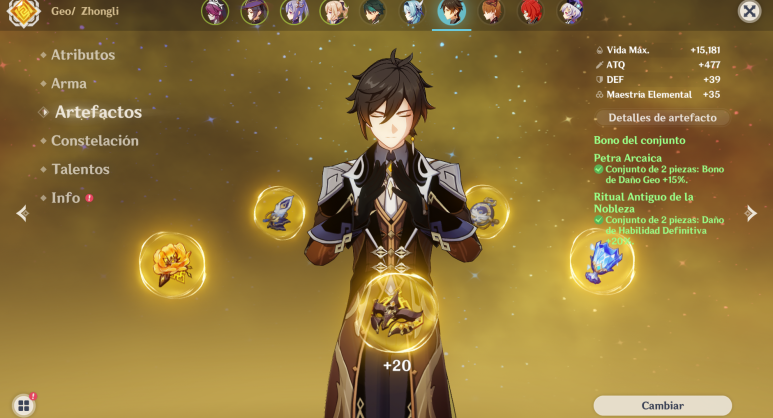Click the Cambiar button

click(x=662, y=405)
